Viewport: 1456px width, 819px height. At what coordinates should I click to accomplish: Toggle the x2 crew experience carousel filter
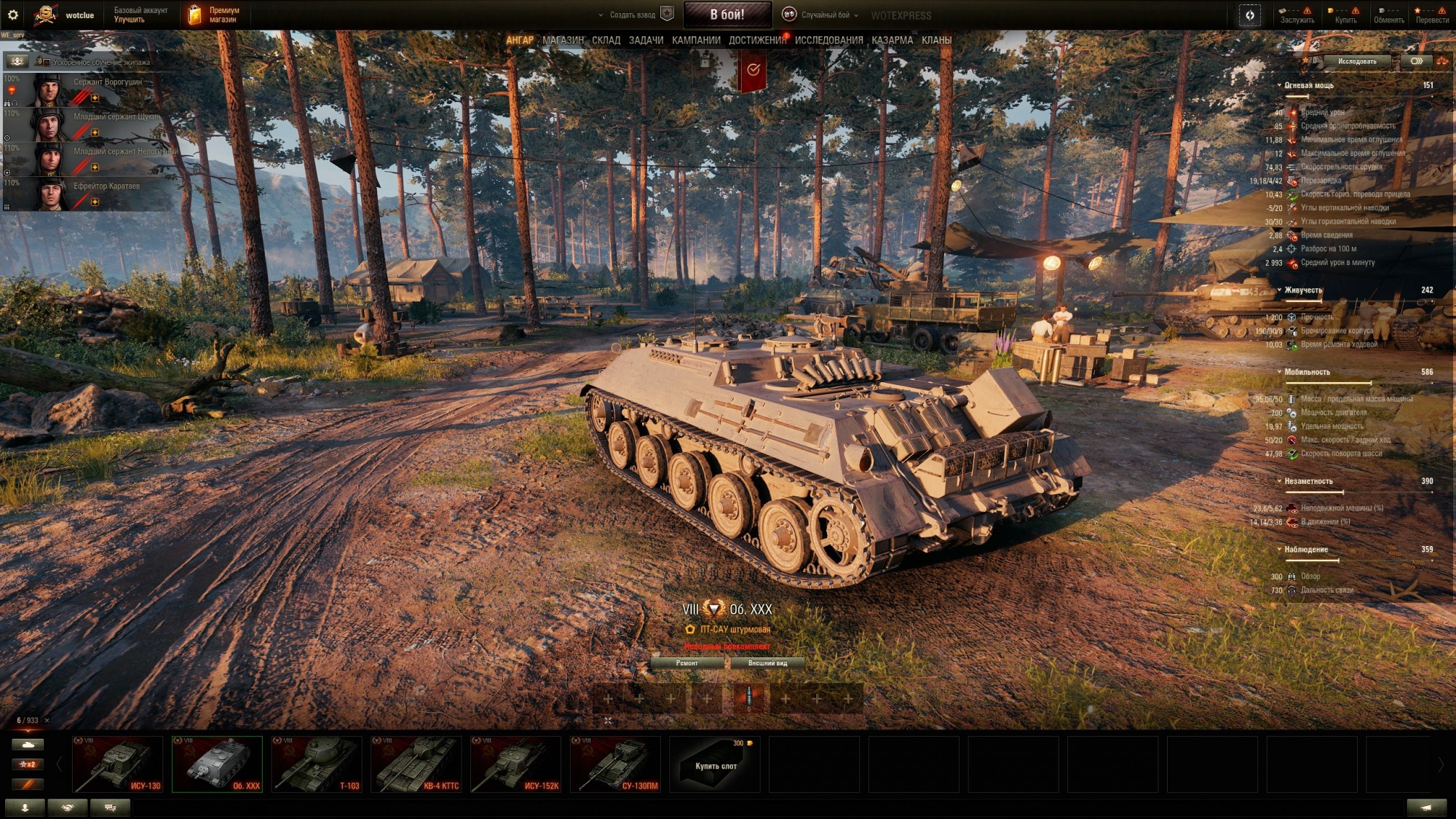click(28, 764)
